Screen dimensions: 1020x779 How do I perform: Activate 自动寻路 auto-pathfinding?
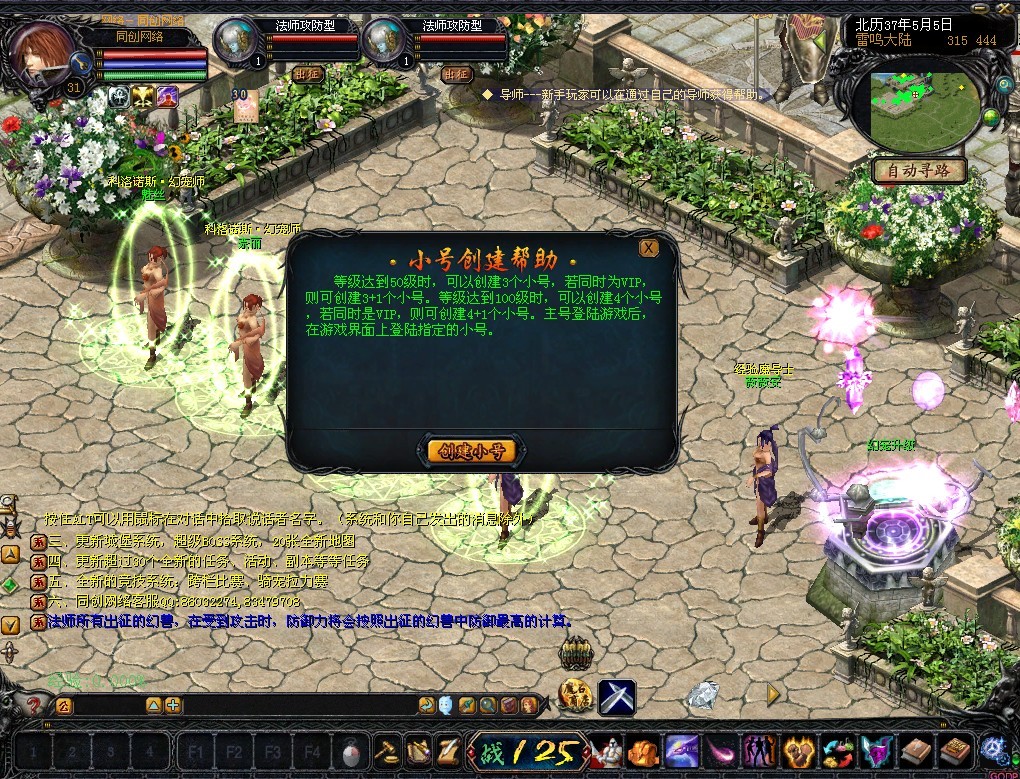[x=919, y=171]
